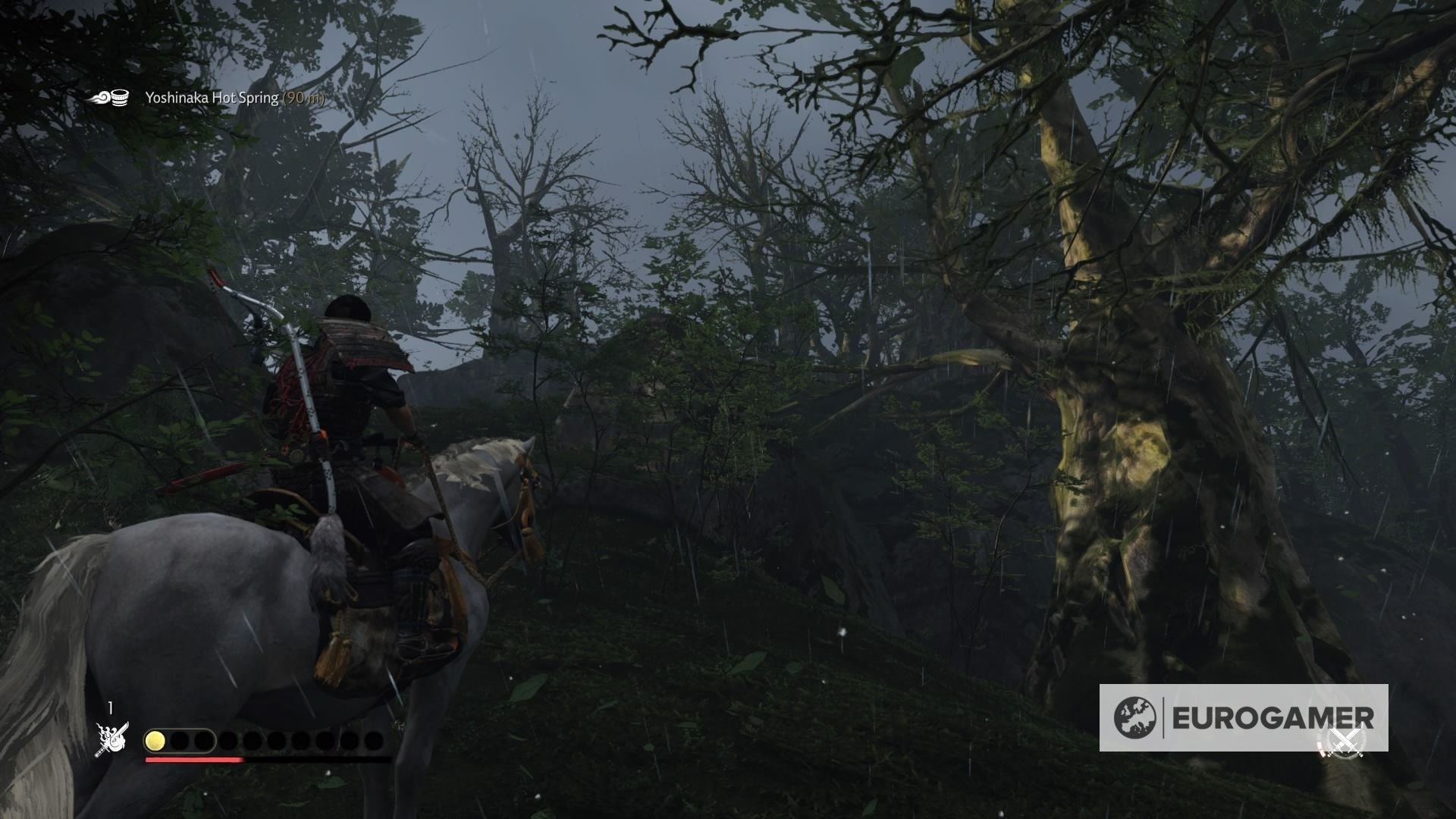Screen dimensions: 1456x819
Task: Select the Yoshinaka Hot Spring objective label
Action: point(212,97)
